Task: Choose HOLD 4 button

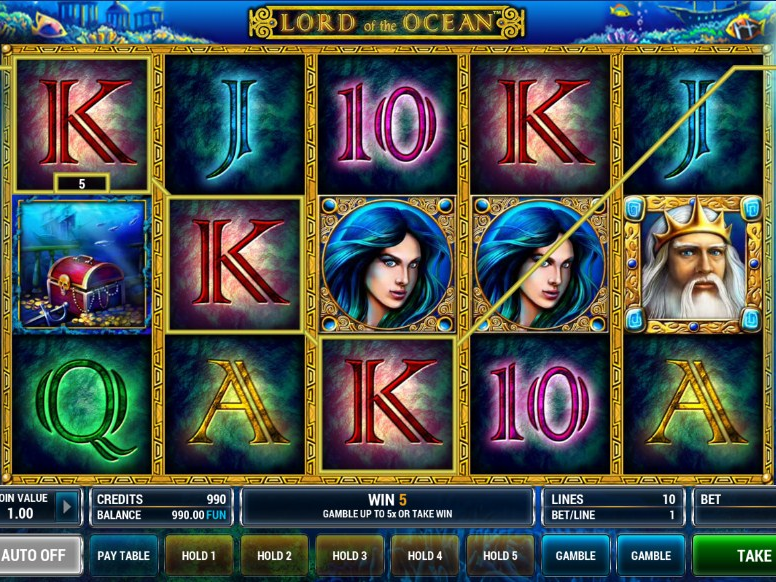Action: pos(424,555)
